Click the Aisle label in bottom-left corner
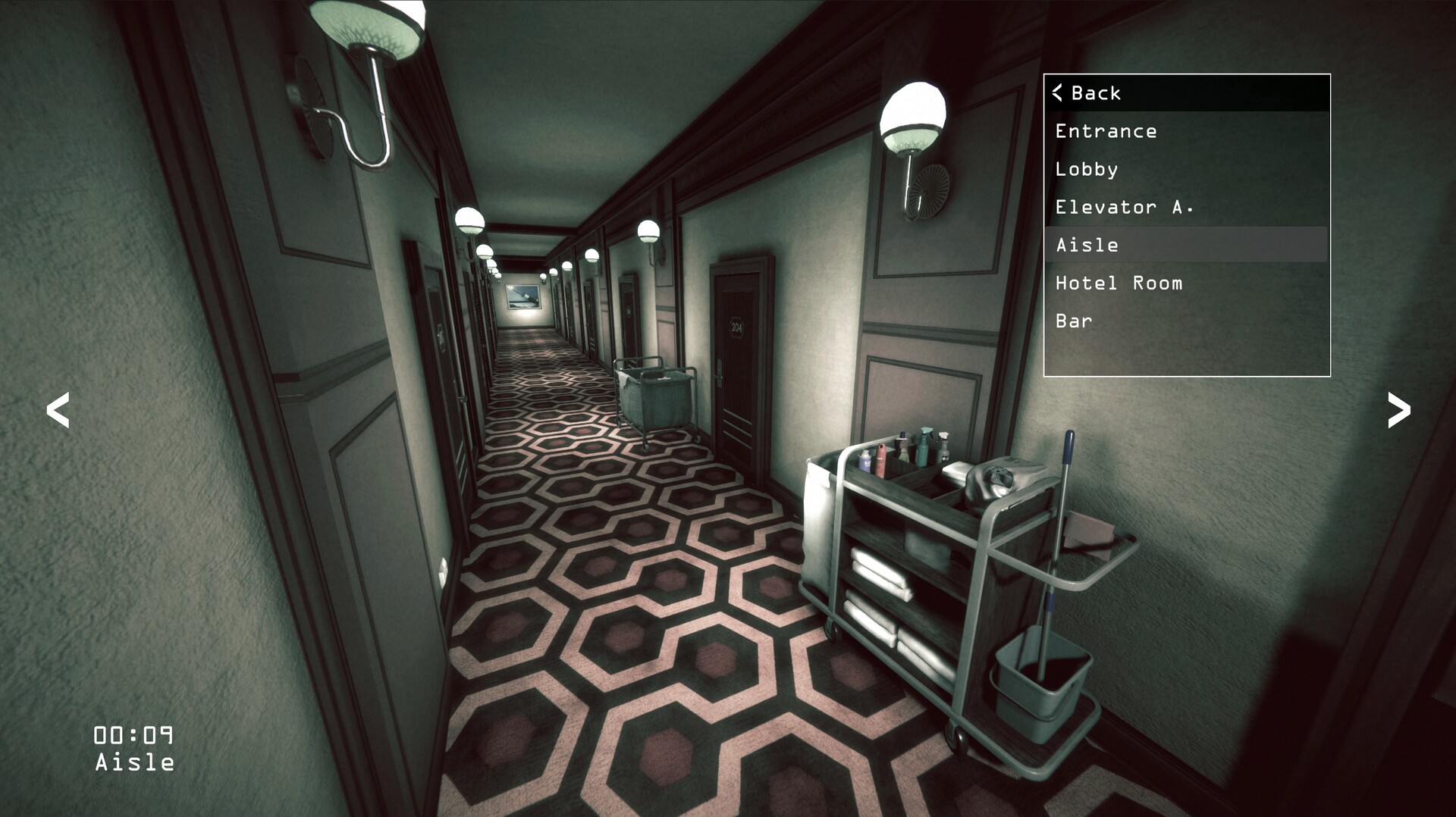The width and height of the screenshot is (1456, 817). pos(134,763)
